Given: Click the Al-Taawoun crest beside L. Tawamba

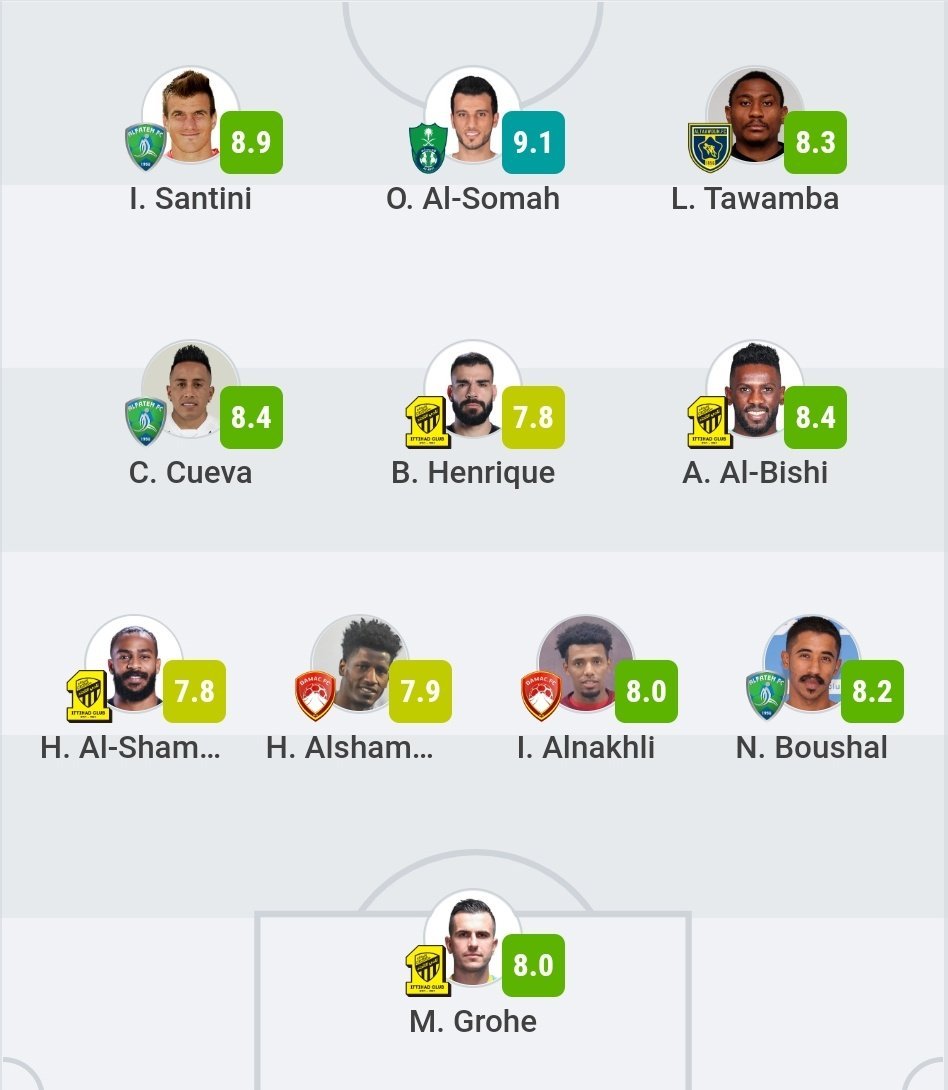Looking at the screenshot, I should [709, 147].
